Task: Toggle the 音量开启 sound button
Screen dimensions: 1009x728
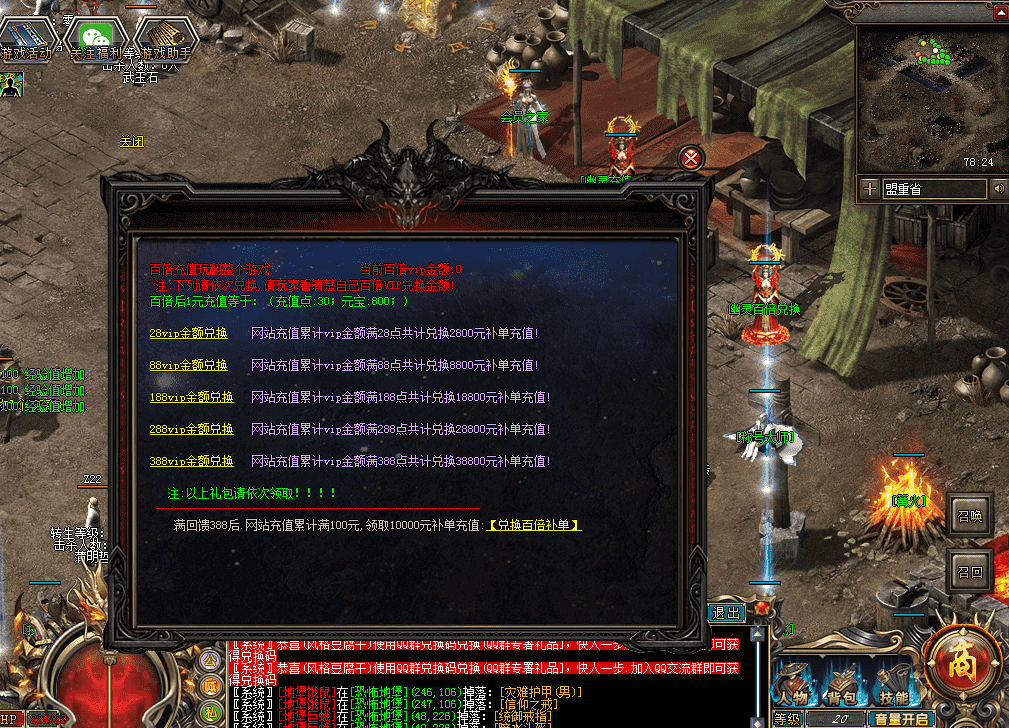Action: (x=902, y=719)
